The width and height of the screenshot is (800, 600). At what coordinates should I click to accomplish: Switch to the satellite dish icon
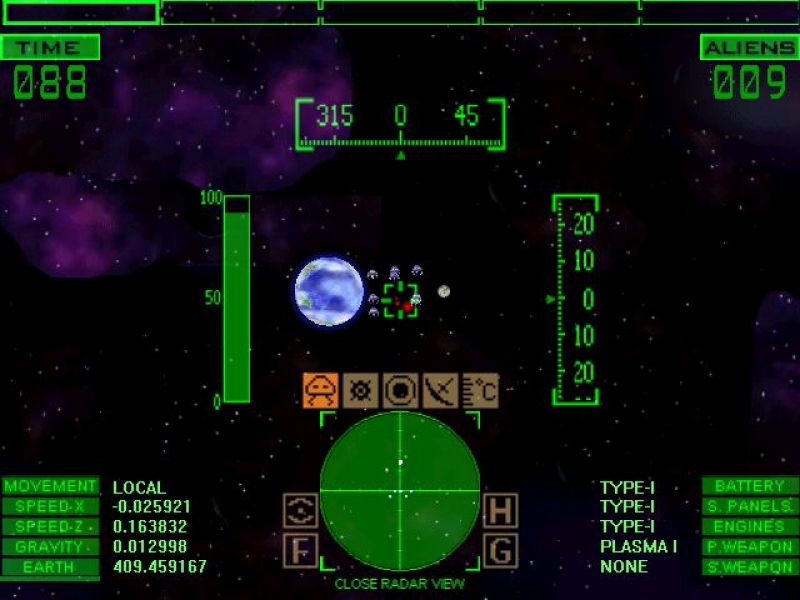click(x=440, y=391)
